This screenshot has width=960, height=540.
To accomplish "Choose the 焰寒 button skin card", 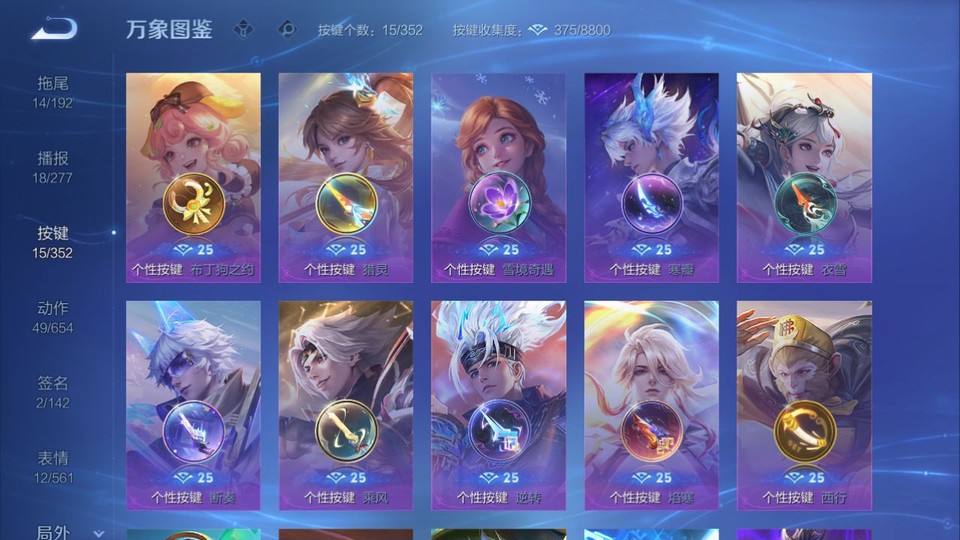I will click(x=651, y=405).
